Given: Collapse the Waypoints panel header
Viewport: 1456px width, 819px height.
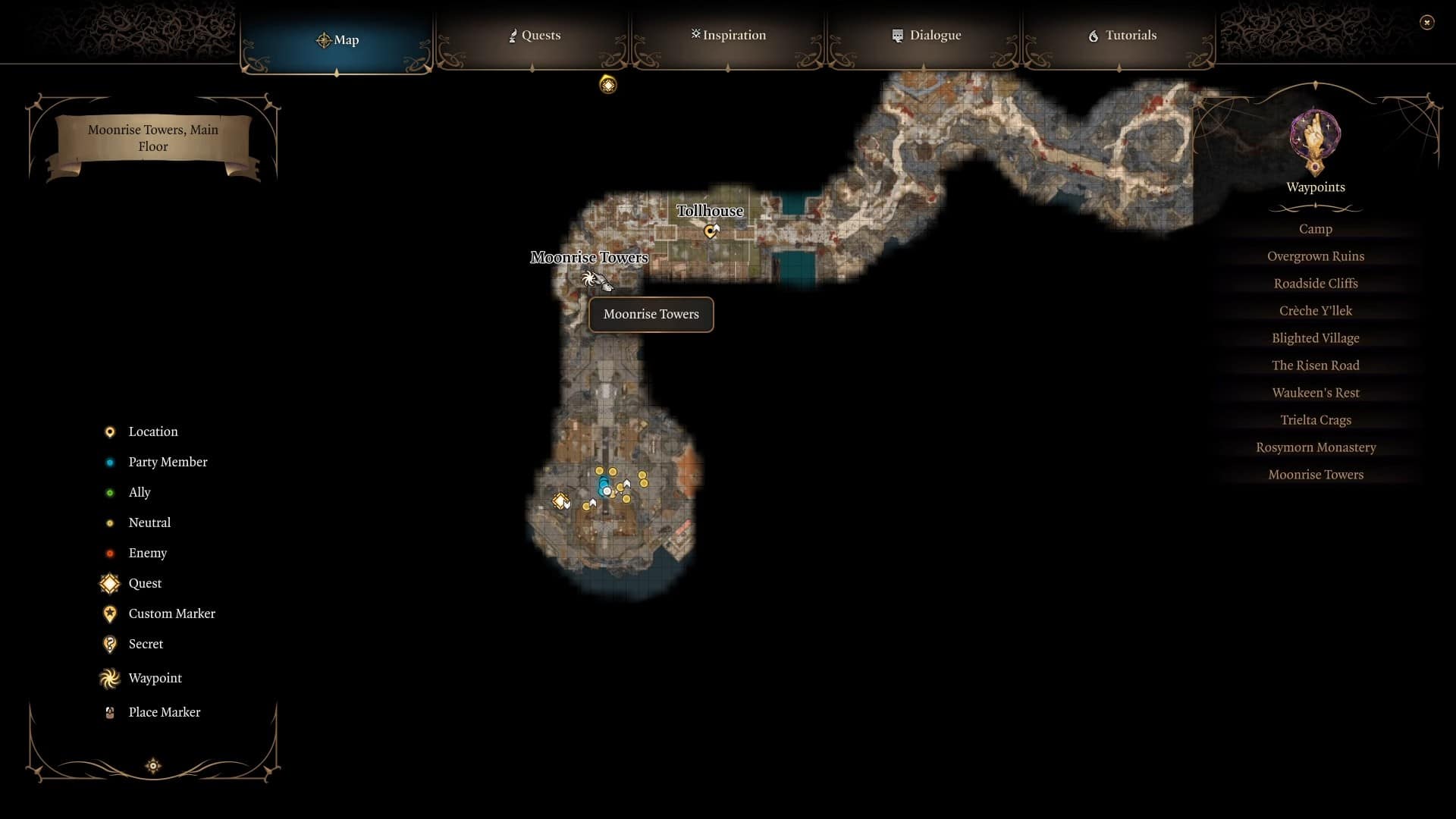Looking at the screenshot, I should tap(1314, 187).
